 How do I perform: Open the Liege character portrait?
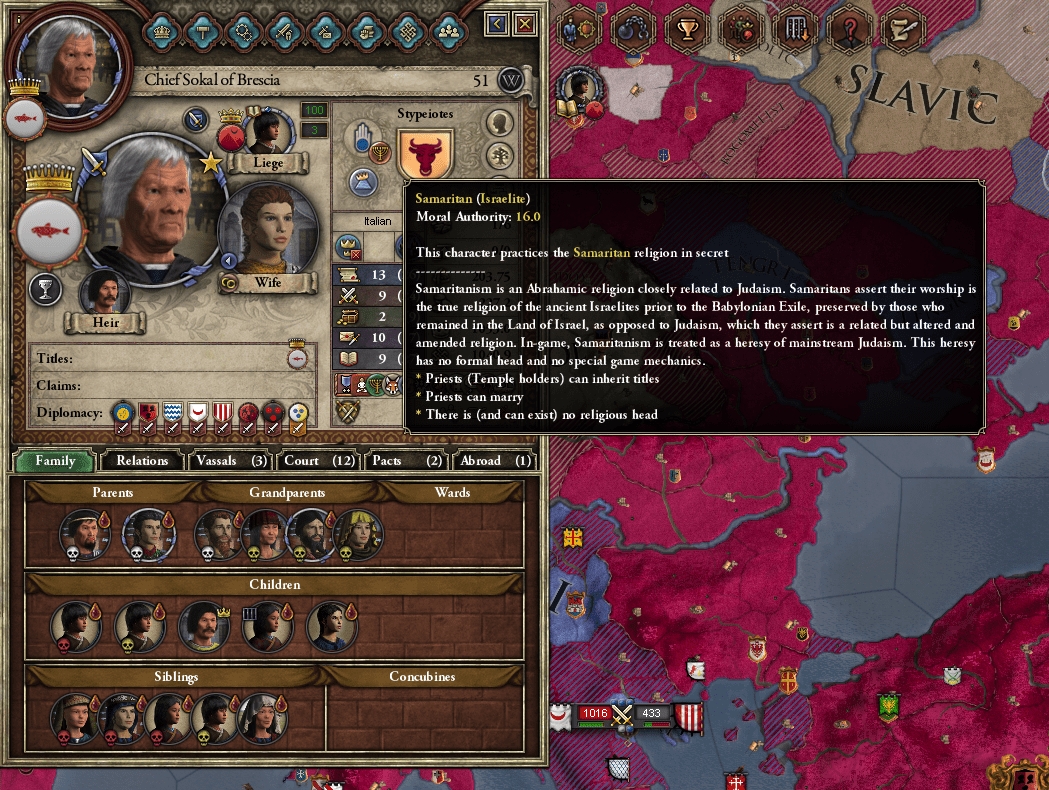tap(266, 132)
